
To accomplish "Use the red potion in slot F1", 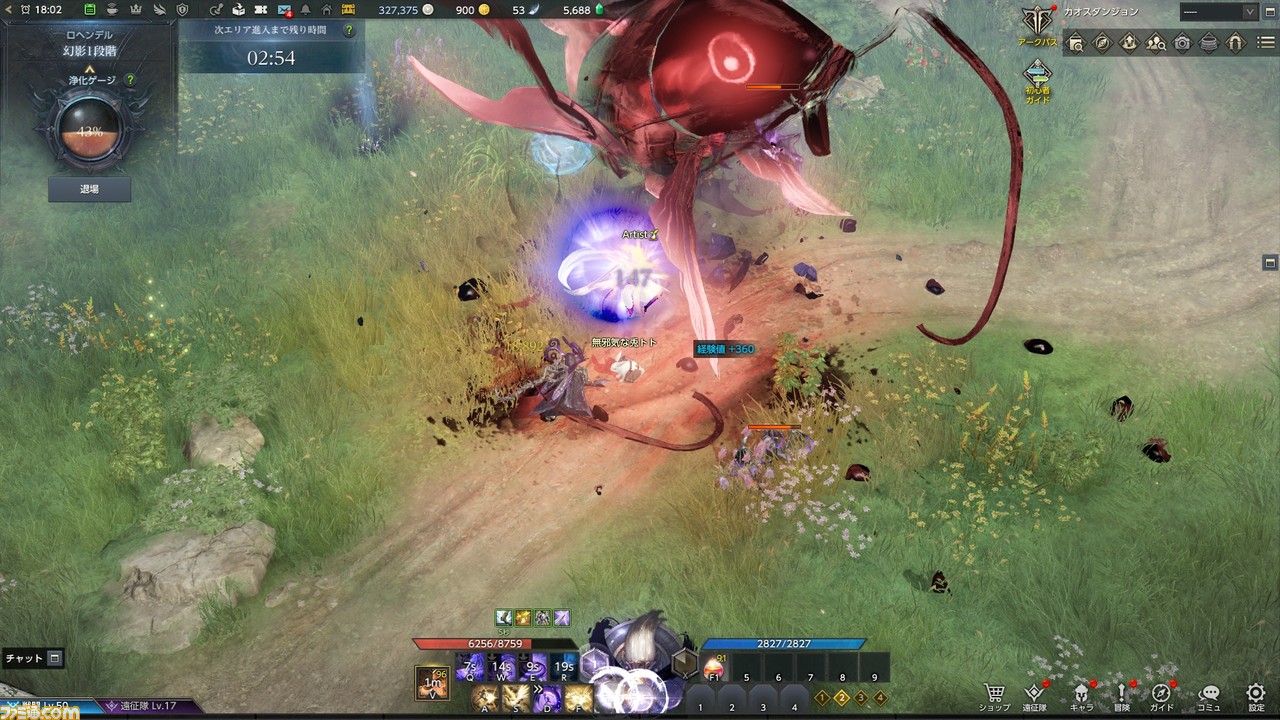I will pyautogui.click(x=714, y=667).
